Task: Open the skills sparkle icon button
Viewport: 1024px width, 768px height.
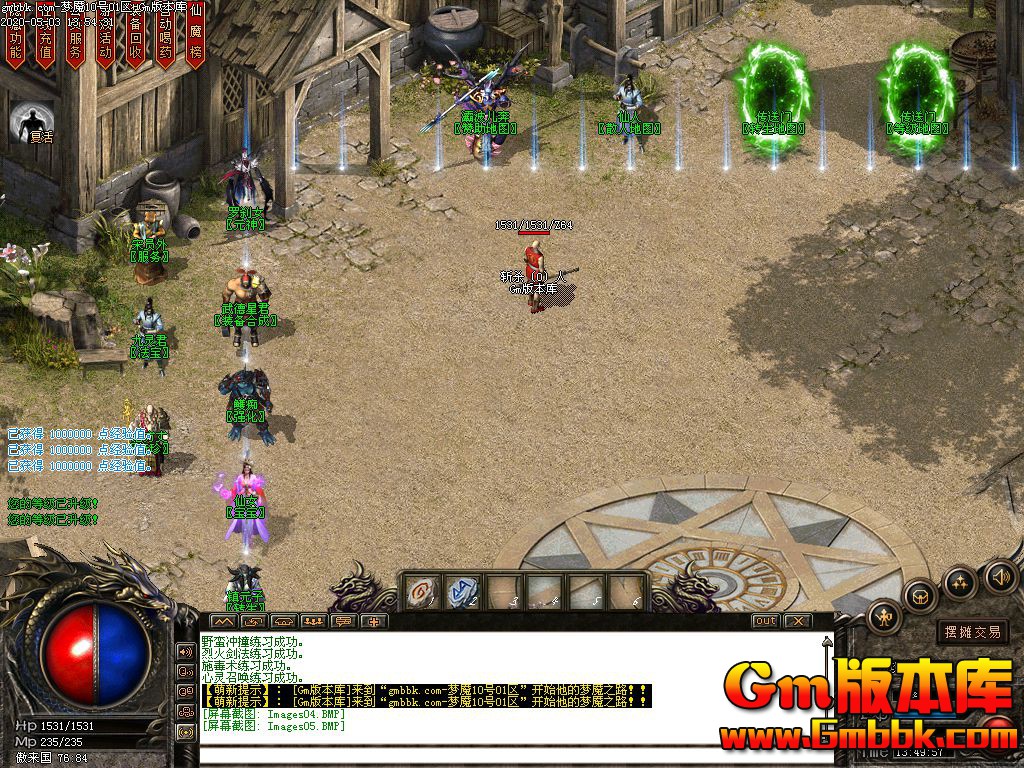Action: pos(960,582)
